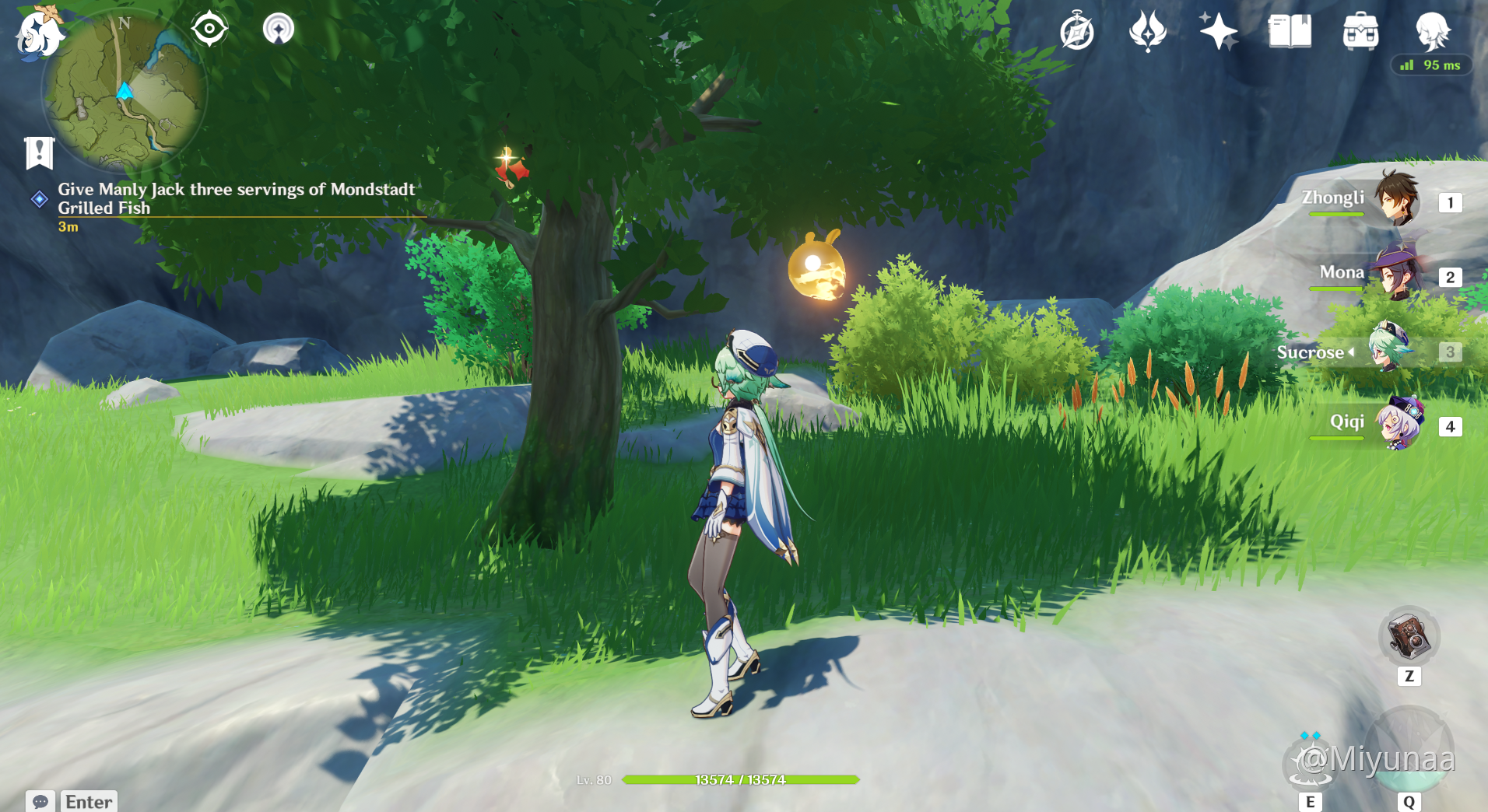
Task: Open the chat box
Action: pos(40,801)
